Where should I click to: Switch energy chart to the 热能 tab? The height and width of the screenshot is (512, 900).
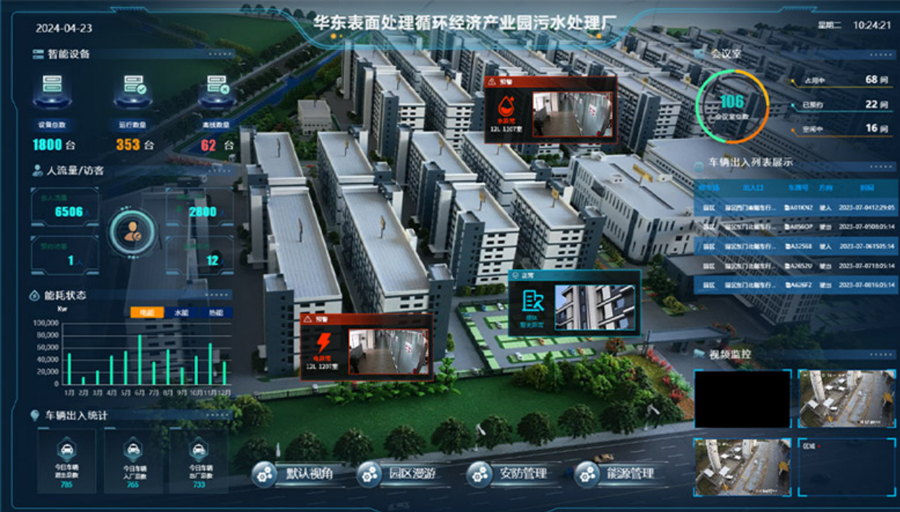pos(214,312)
